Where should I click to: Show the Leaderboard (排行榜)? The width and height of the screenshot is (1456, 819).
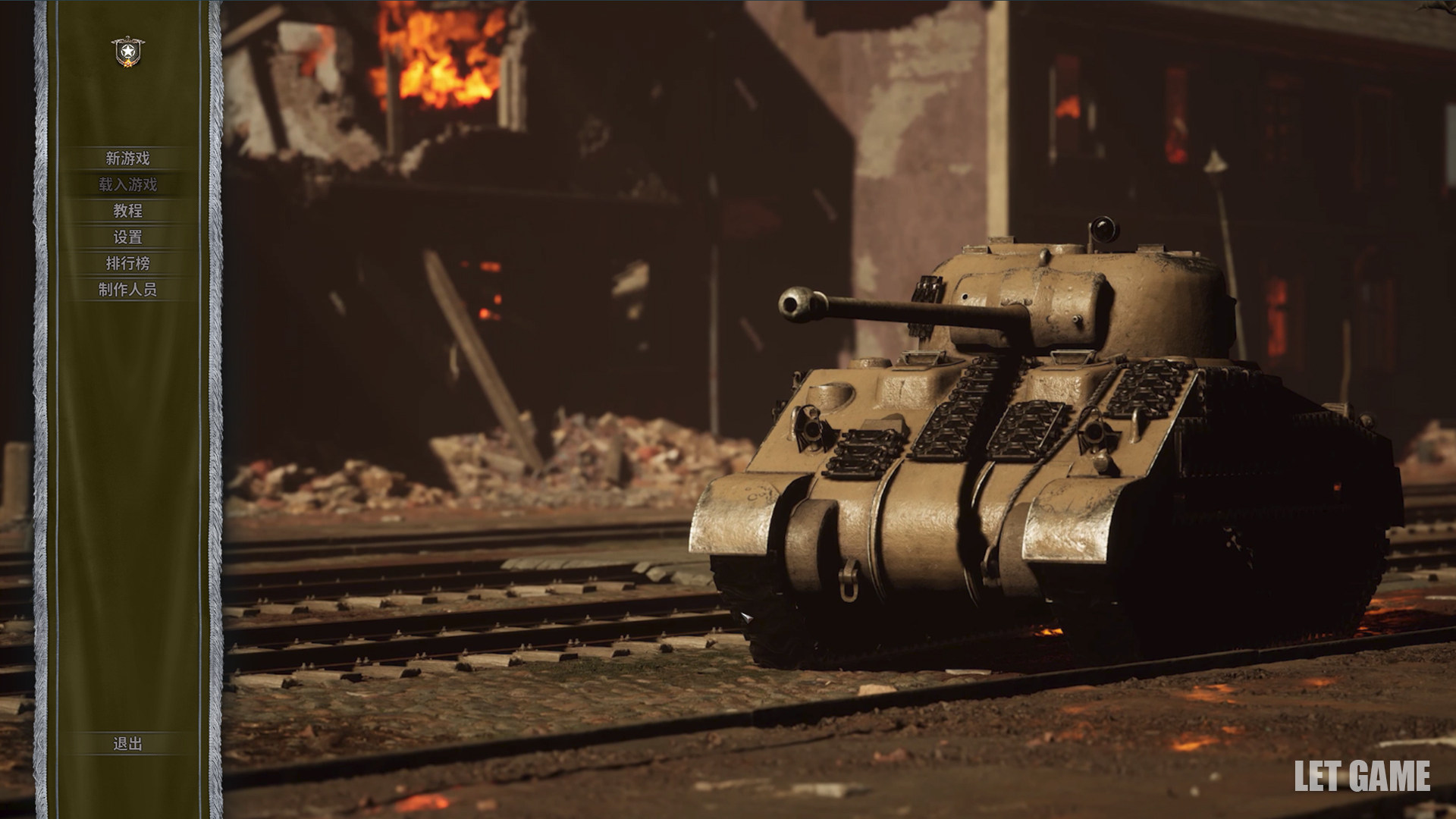click(127, 263)
